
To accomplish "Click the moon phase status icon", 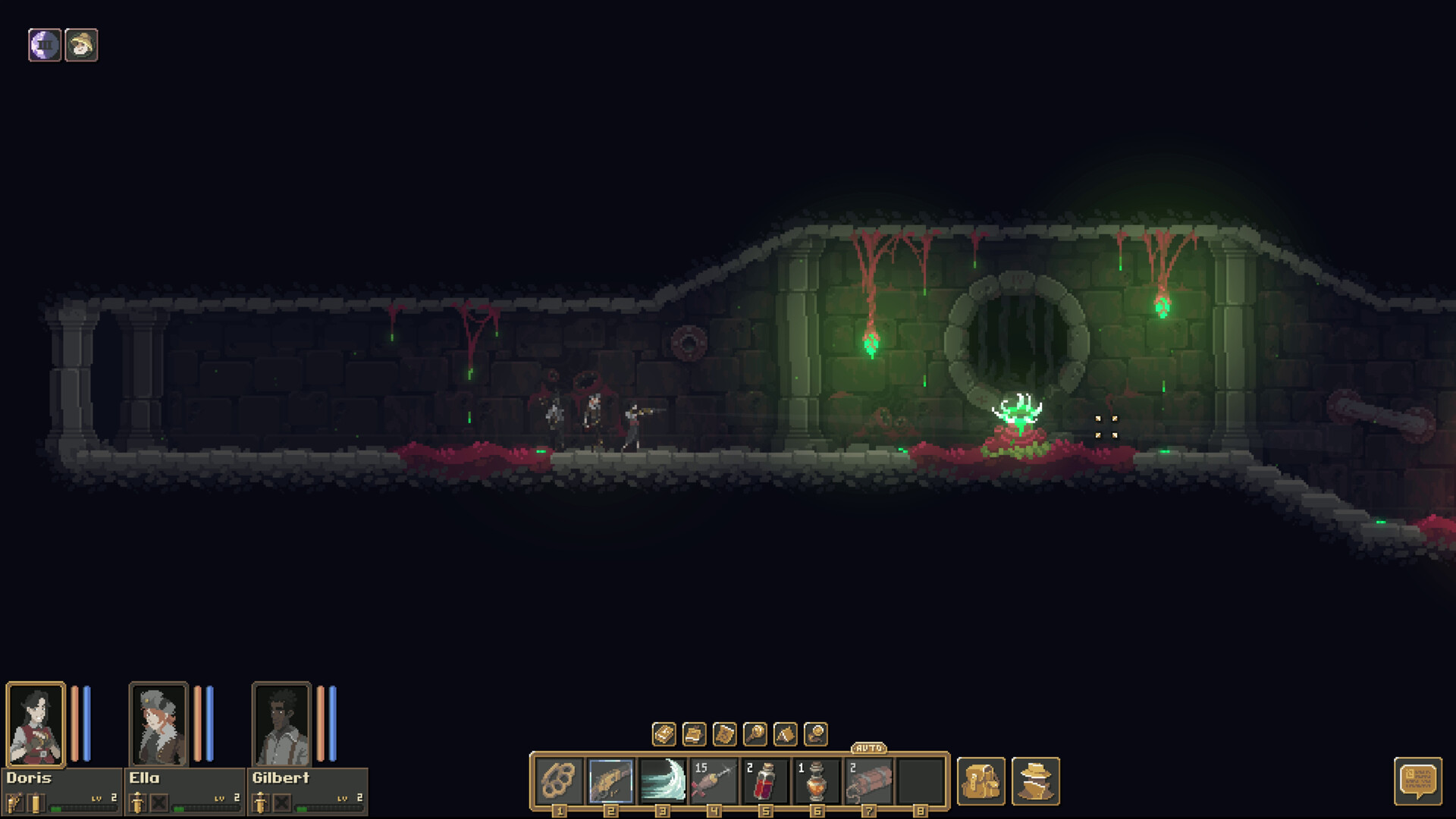I will click(x=45, y=45).
